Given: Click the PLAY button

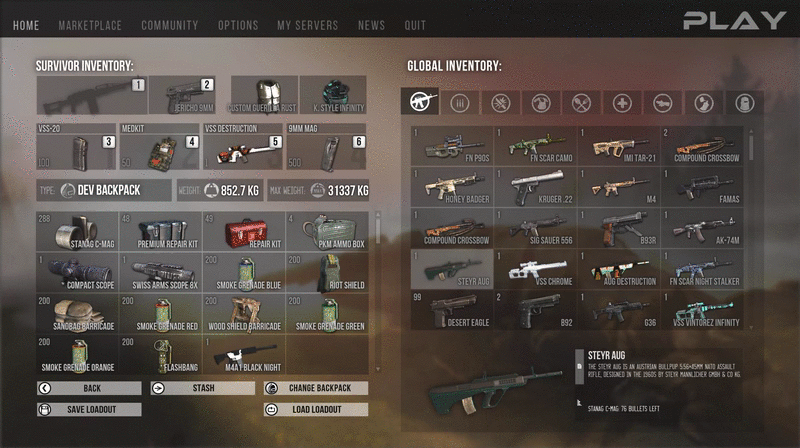Looking at the screenshot, I should coord(735,20).
